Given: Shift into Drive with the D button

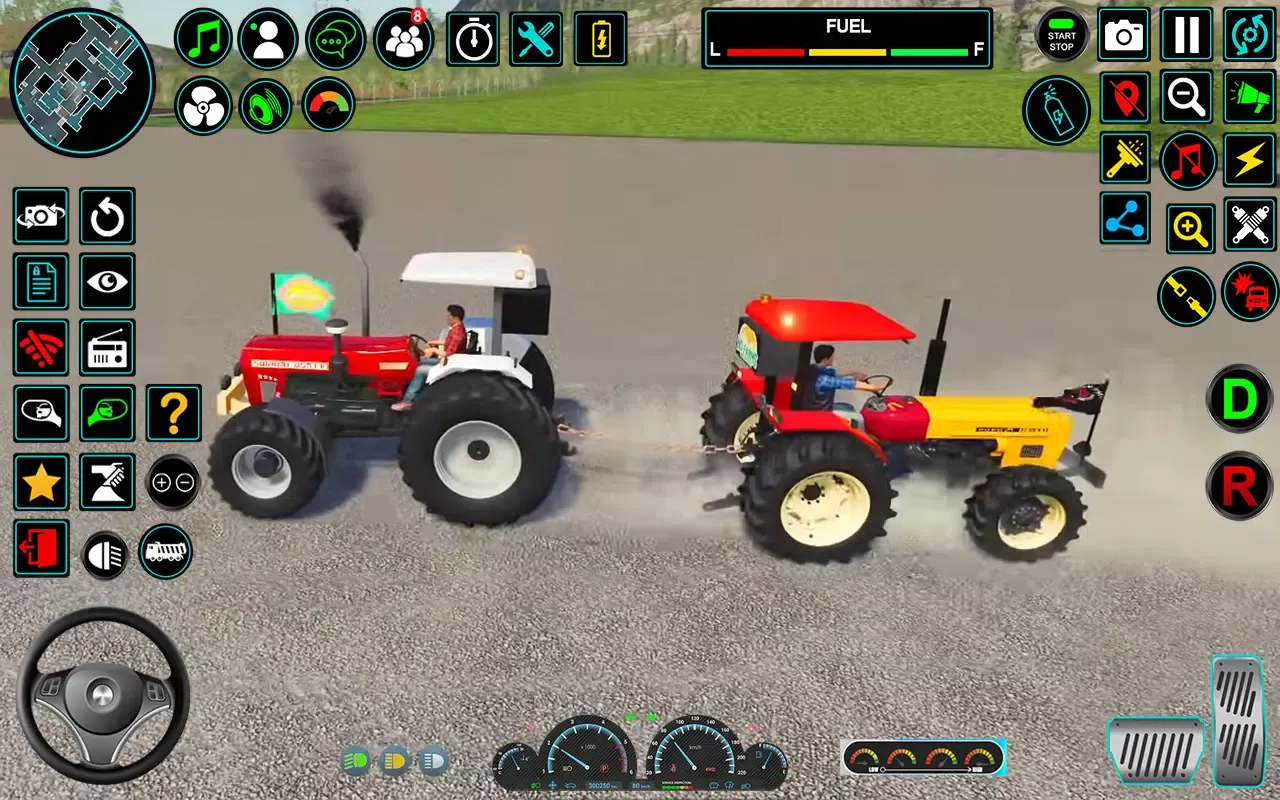Looking at the screenshot, I should [1238, 401].
